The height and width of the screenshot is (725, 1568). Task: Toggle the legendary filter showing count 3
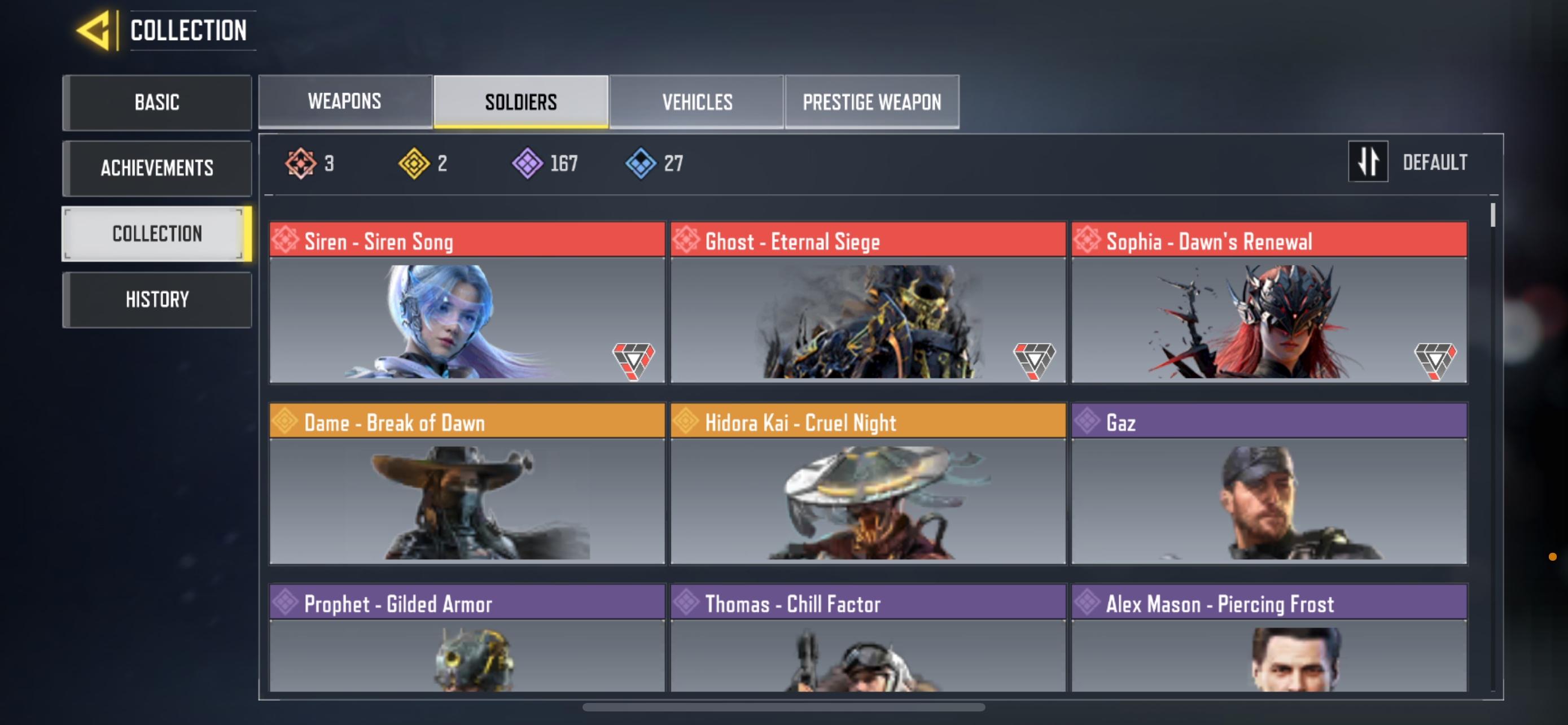(310, 162)
